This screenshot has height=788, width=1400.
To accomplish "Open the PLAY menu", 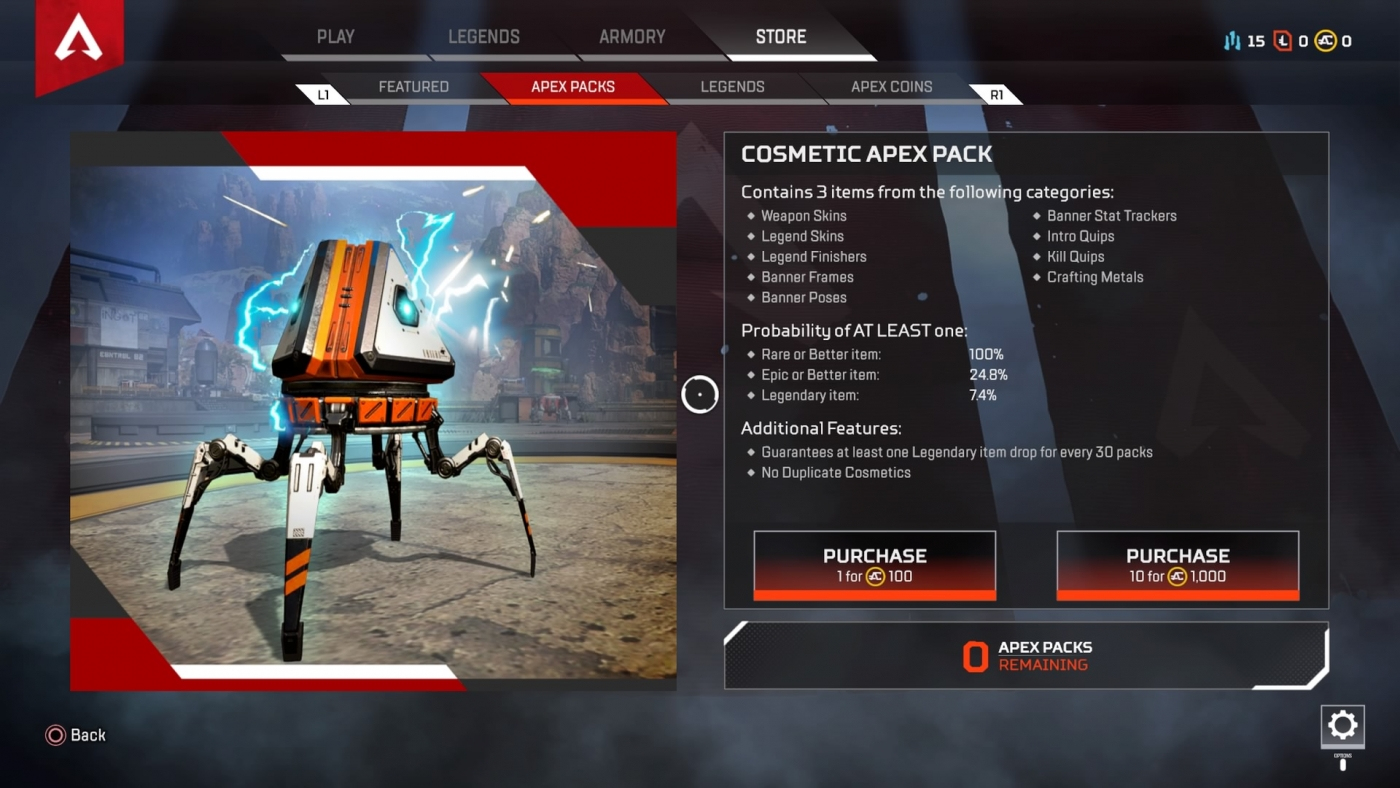I will tap(336, 36).
